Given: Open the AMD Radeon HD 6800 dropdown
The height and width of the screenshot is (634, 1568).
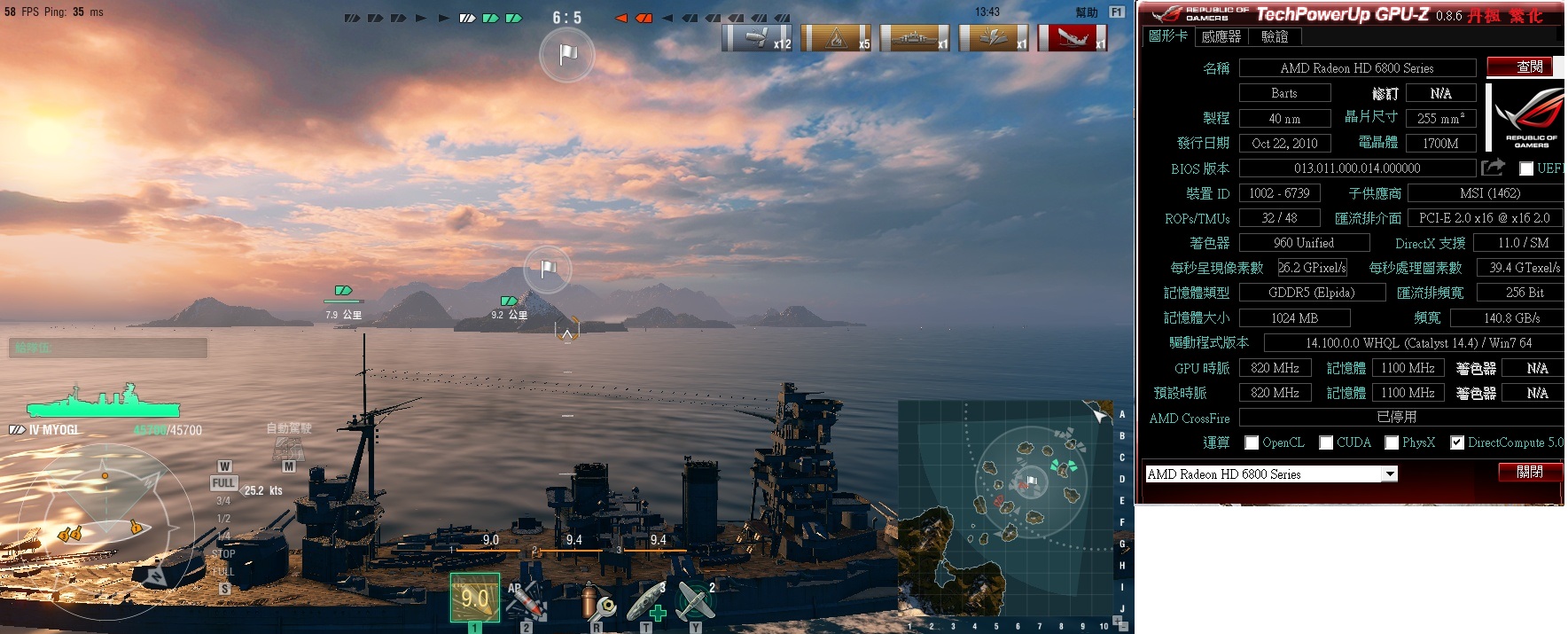Looking at the screenshot, I should [x=1390, y=474].
